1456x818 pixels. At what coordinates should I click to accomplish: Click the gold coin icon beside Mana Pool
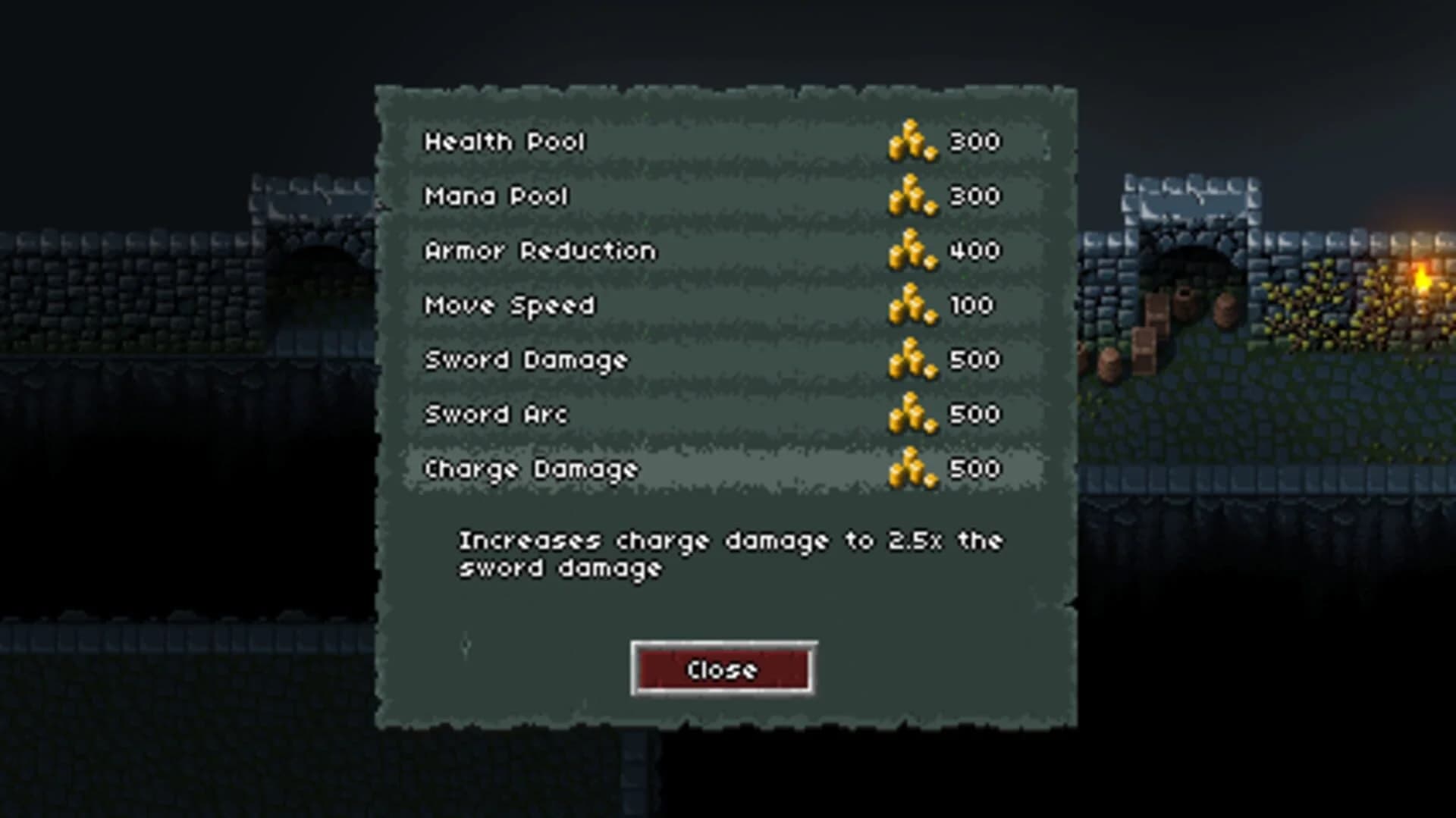click(912, 196)
